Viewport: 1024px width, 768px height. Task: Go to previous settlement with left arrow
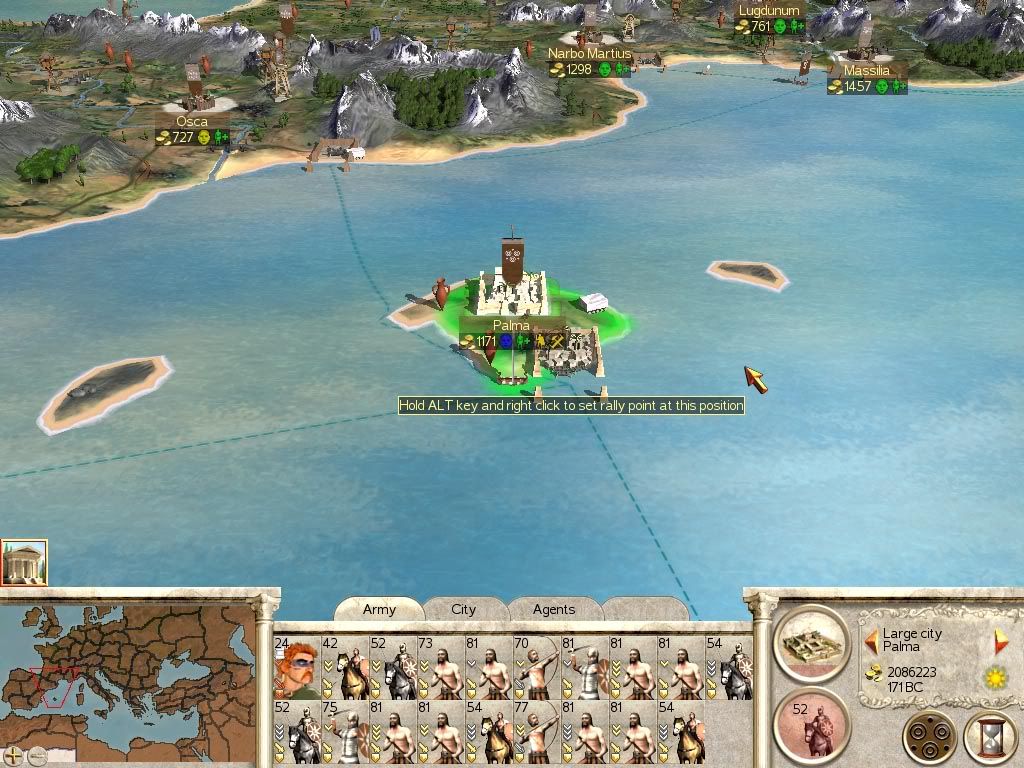pos(871,640)
